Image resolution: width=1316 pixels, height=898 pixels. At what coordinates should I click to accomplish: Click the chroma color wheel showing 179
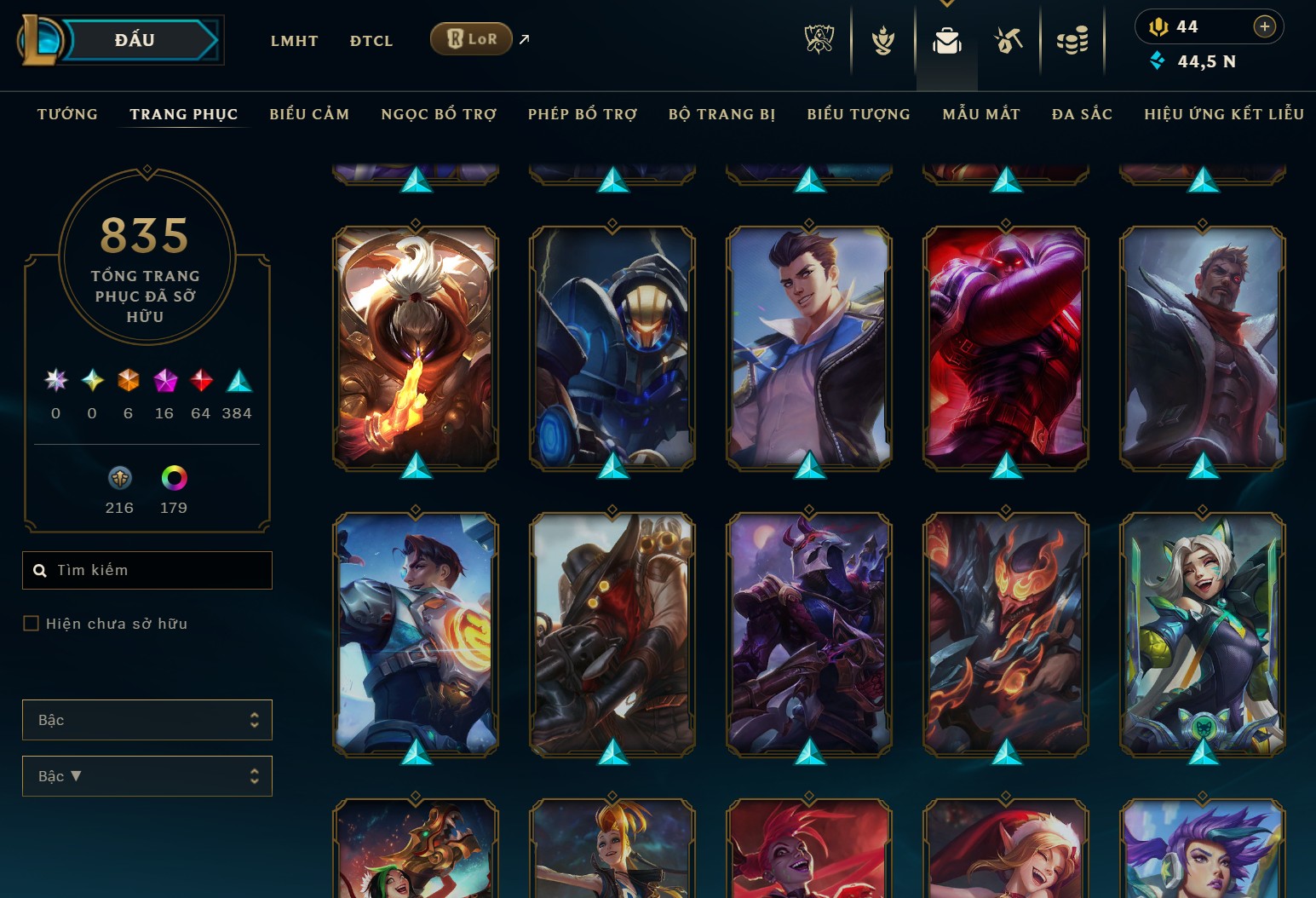tap(175, 478)
